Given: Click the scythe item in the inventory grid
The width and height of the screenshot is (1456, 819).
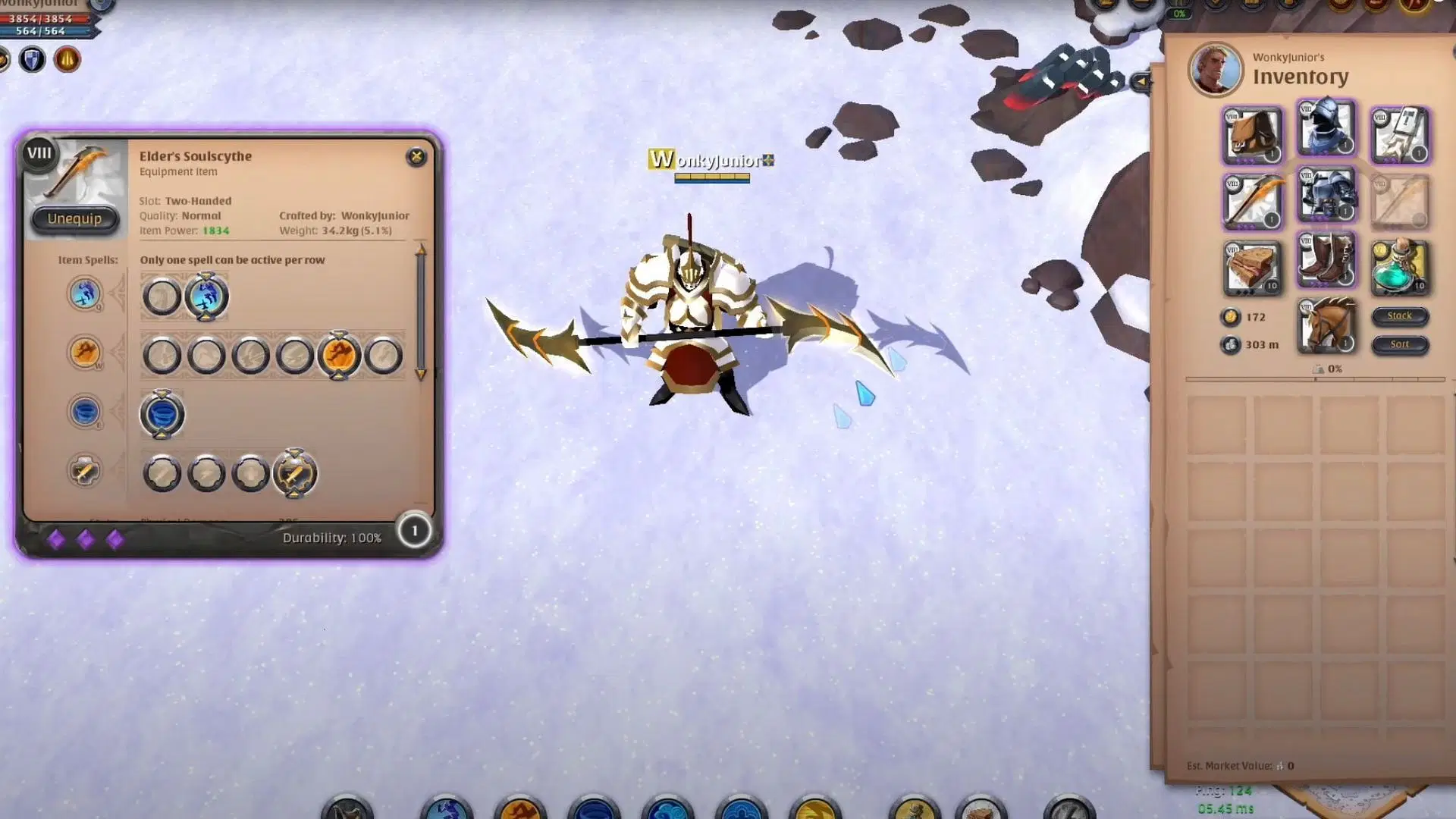Looking at the screenshot, I should 1252,200.
